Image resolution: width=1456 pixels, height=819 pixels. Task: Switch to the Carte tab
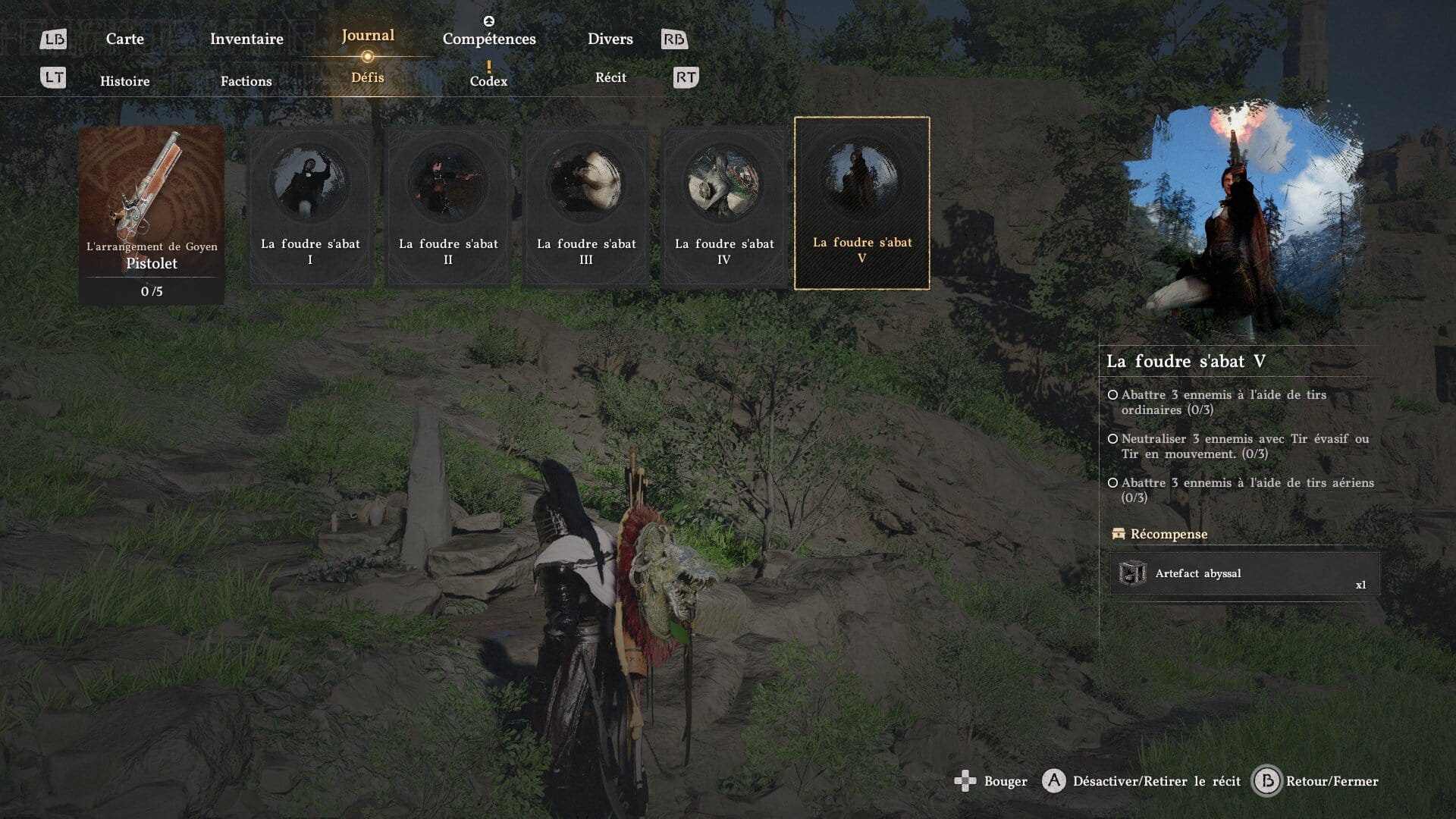point(124,39)
